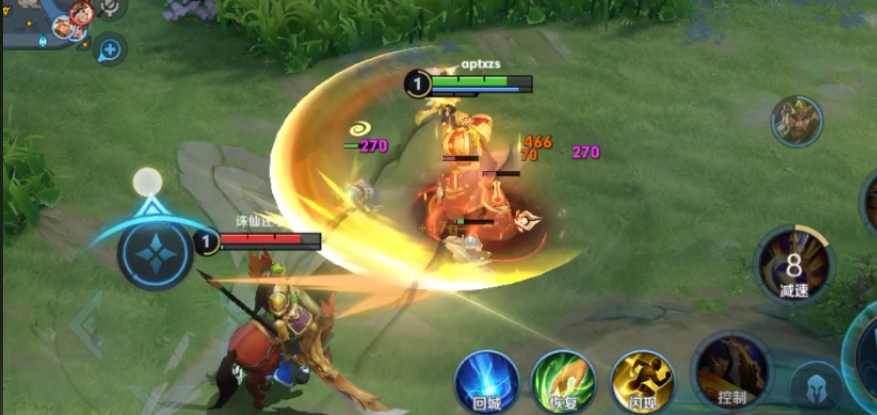The height and width of the screenshot is (415, 877).
Task: Open the quick chat plus bubble
Action: click(x=110, y=49)
